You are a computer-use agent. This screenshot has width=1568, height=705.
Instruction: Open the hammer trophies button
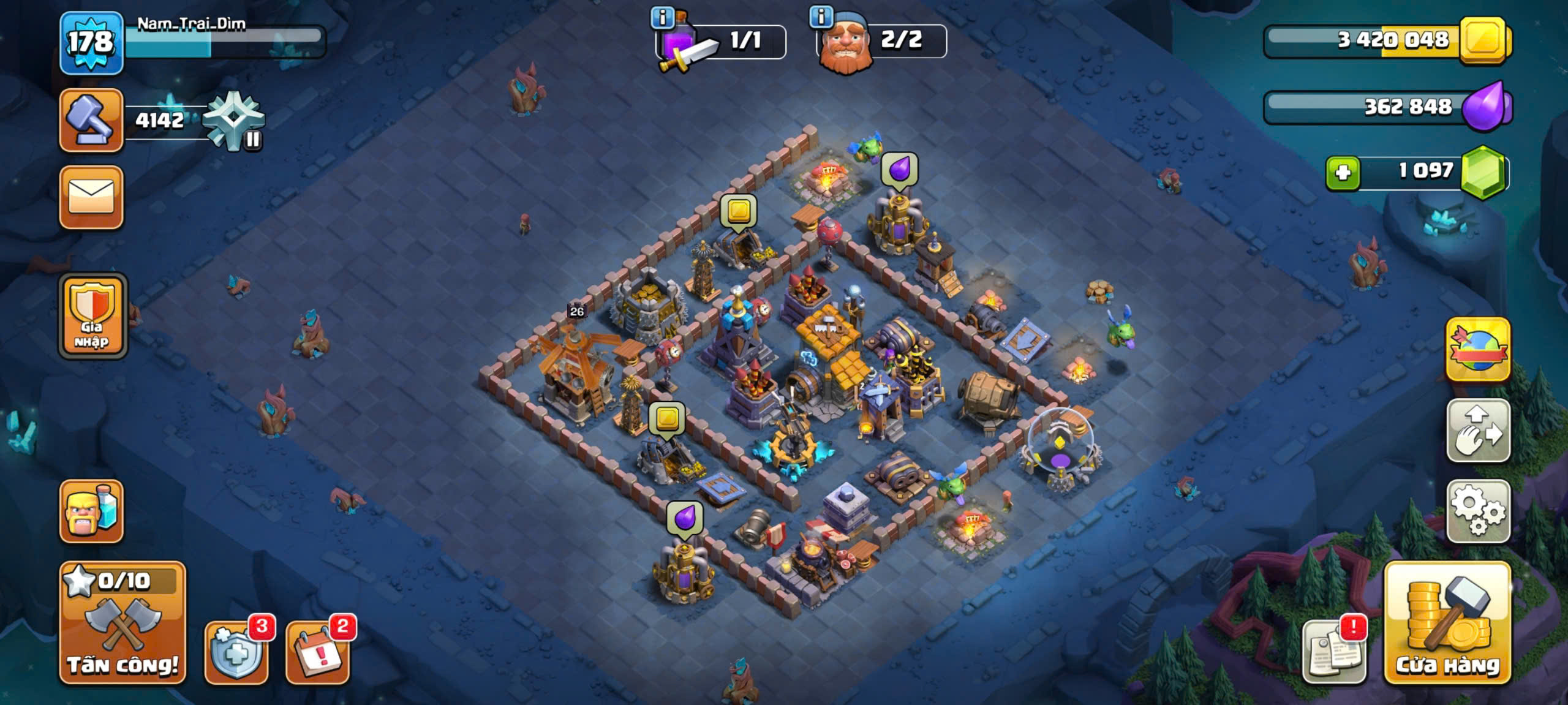[91, 120]
